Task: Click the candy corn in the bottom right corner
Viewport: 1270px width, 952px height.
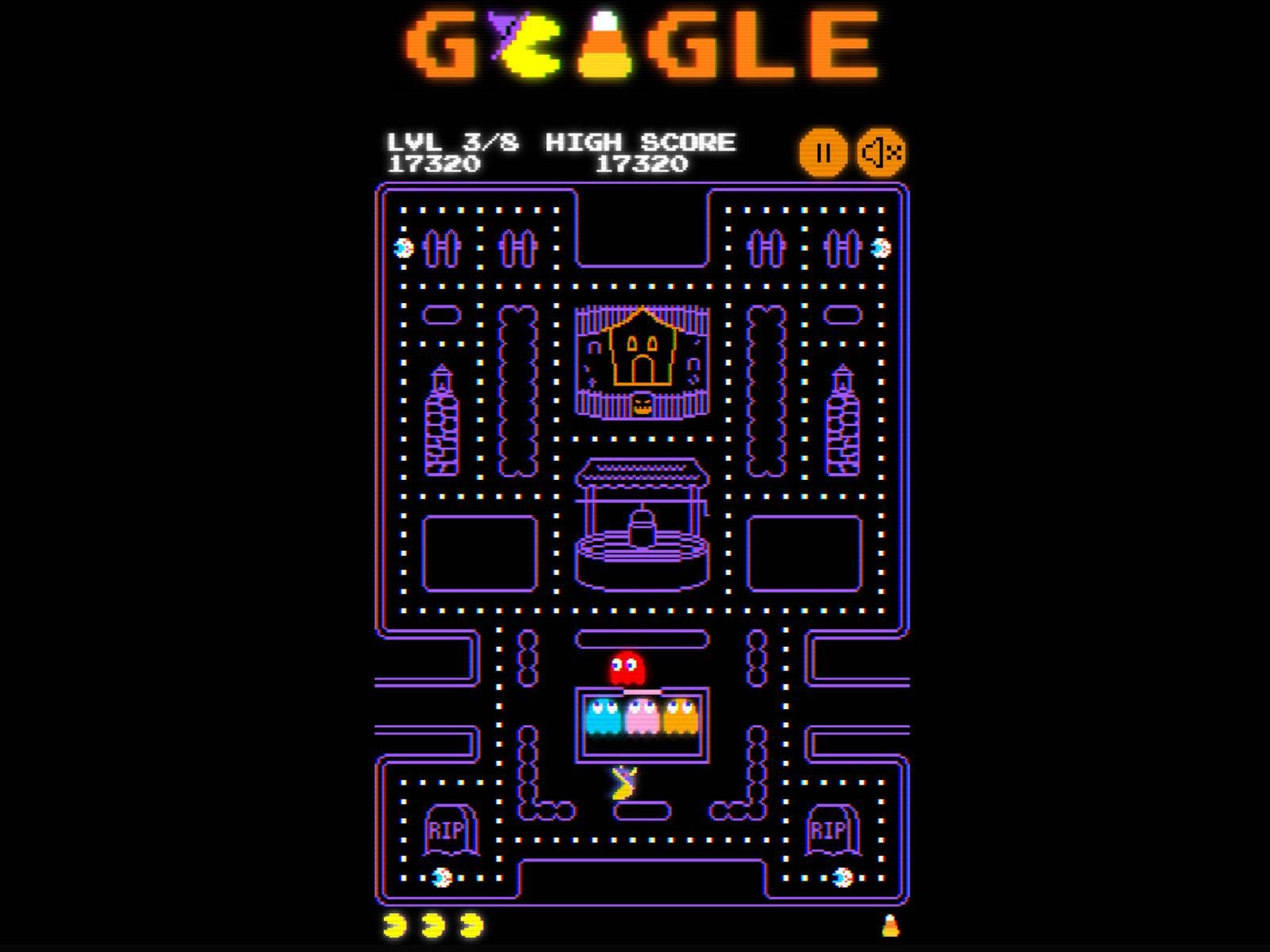Action: tap(892, 926)
